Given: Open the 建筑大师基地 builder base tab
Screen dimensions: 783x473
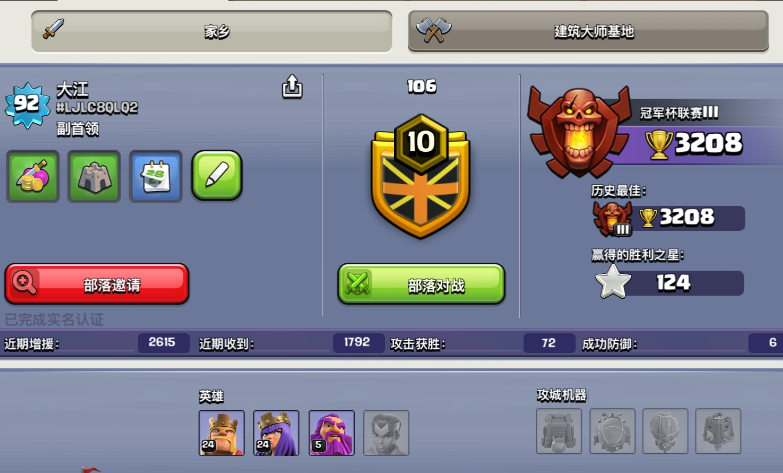Looking at the screenshot, I should (594, 31).
